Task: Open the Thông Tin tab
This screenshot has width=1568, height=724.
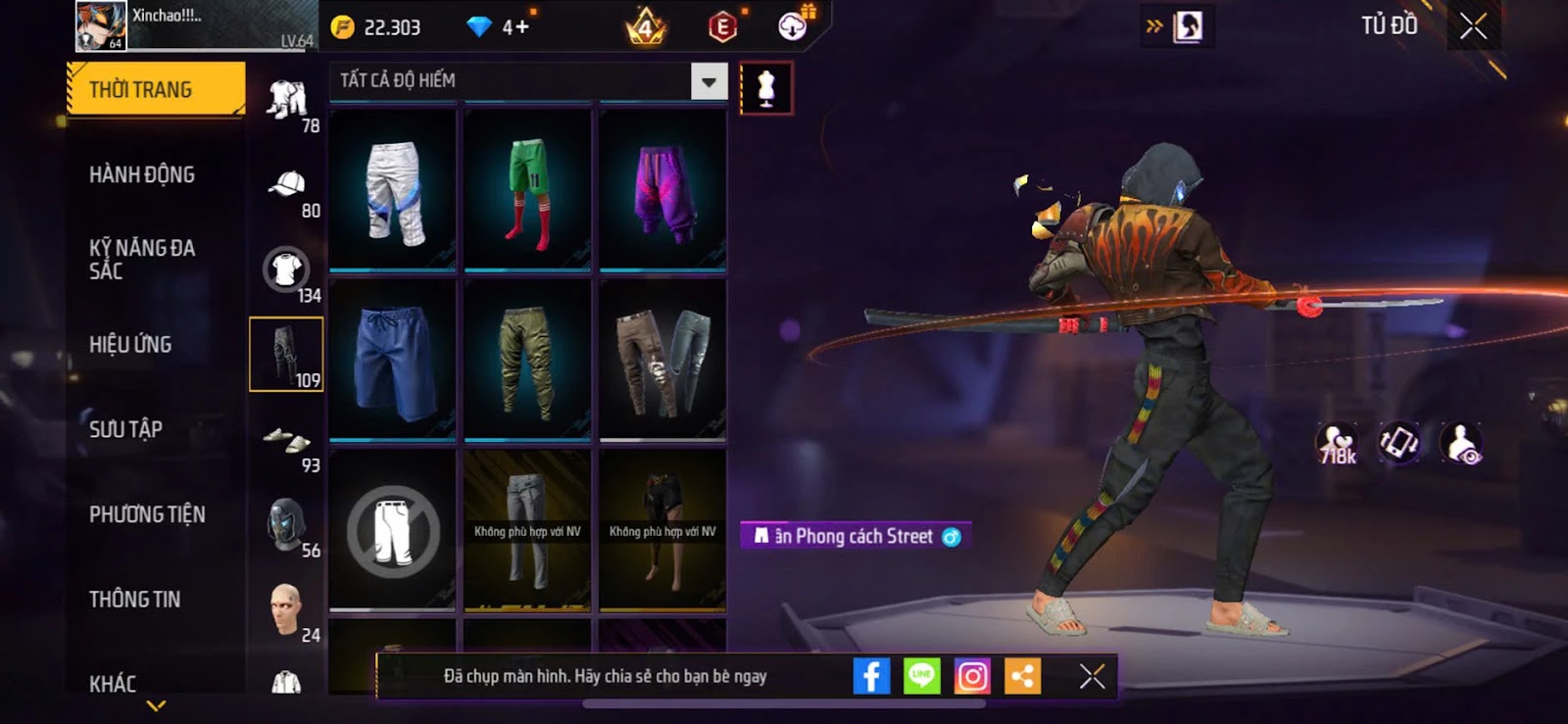Action: tap(134, 599)
